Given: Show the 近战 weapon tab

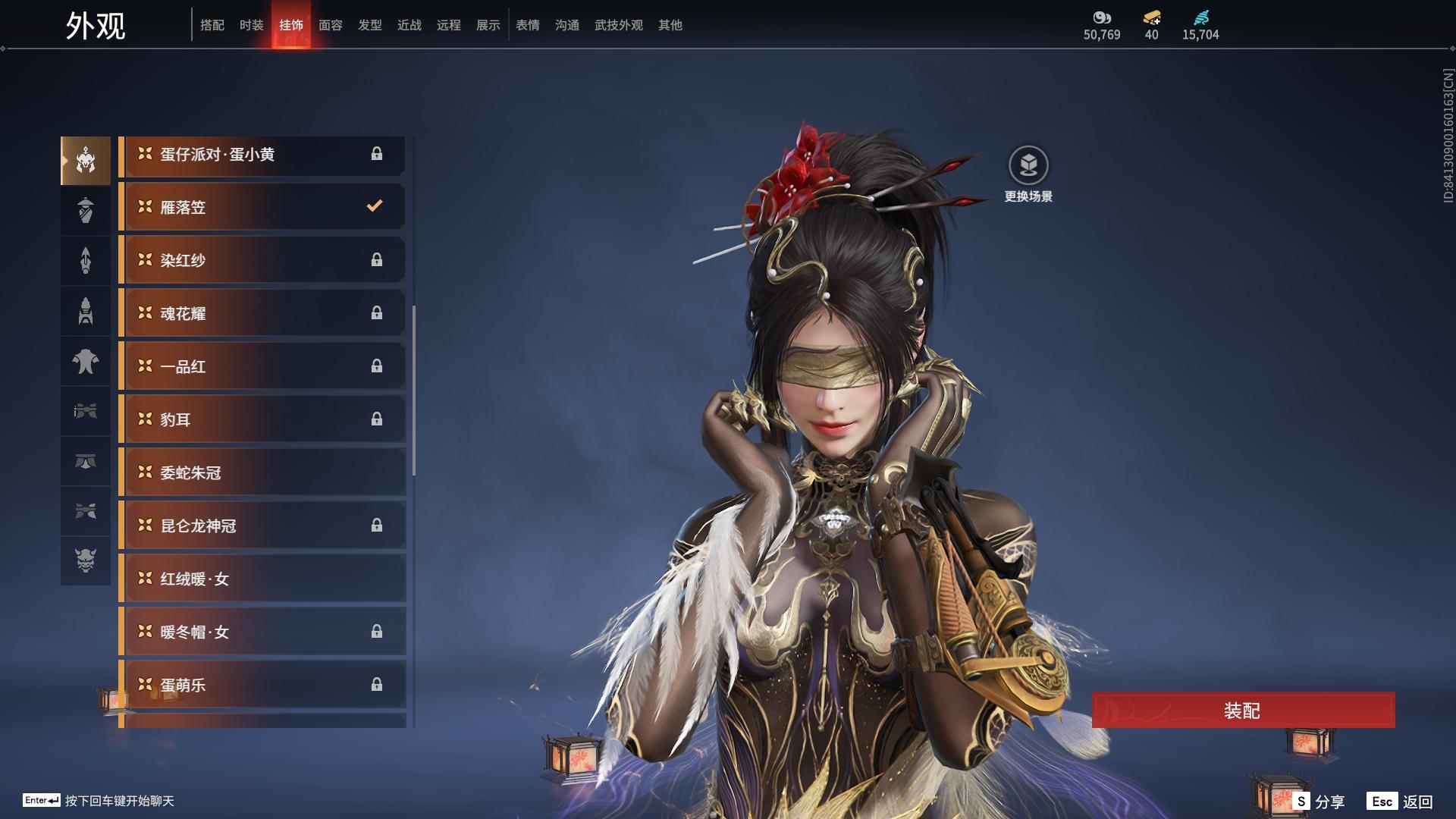Looking at the screenshot, I should click(x=409, y=25).
